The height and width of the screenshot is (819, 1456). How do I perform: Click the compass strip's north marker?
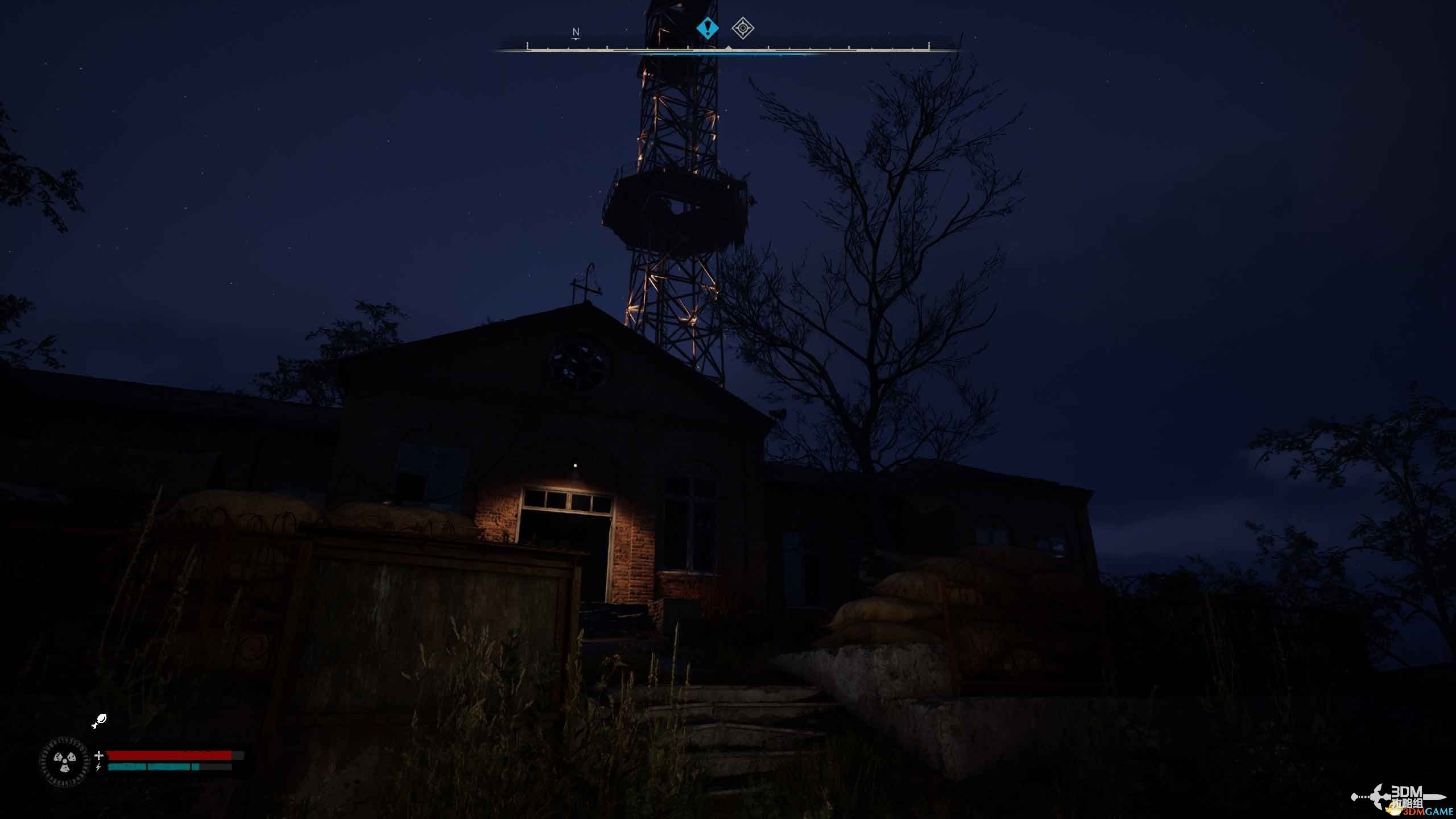click(x=576, y=33)
